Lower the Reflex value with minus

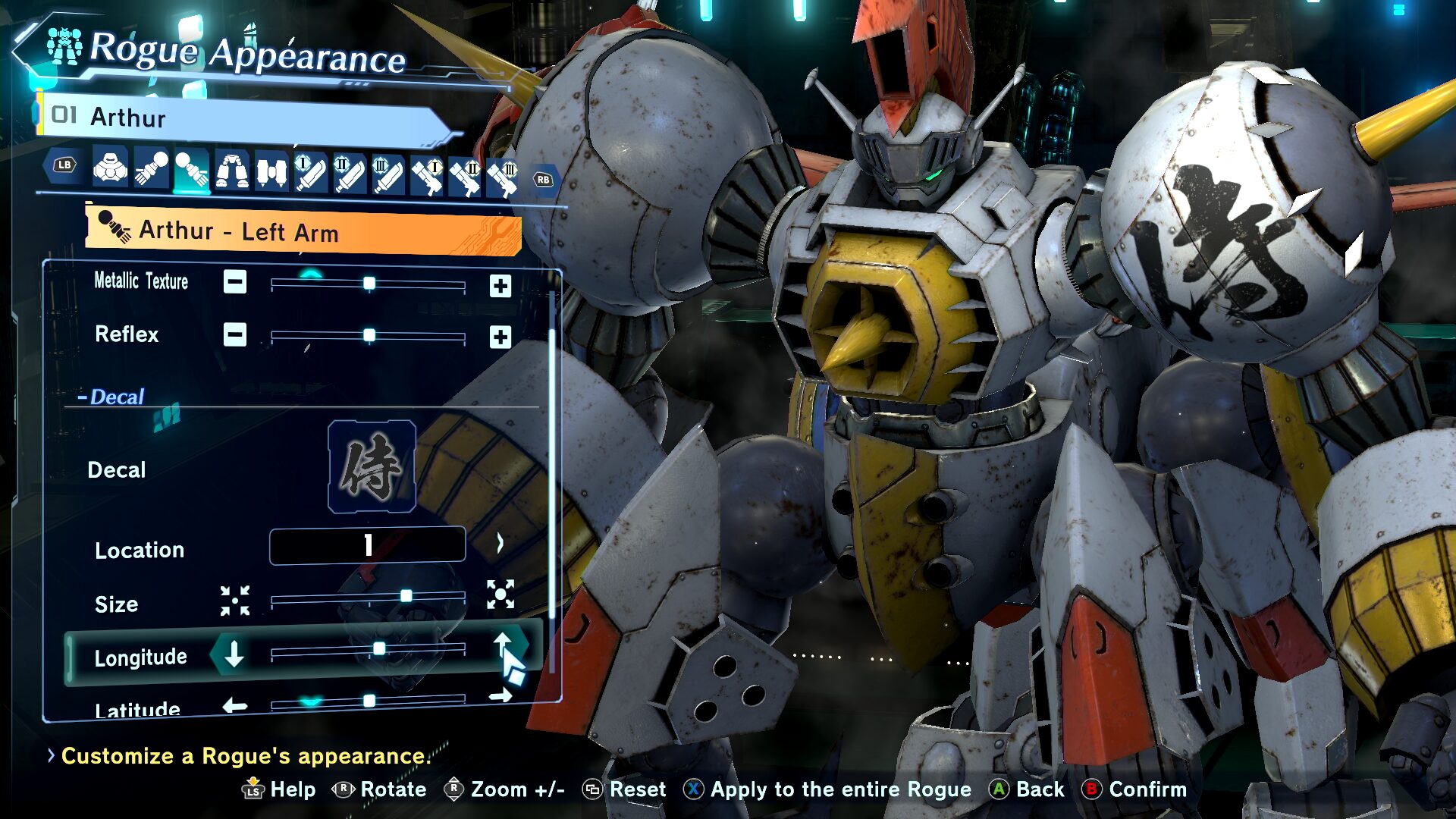point(235,334)
